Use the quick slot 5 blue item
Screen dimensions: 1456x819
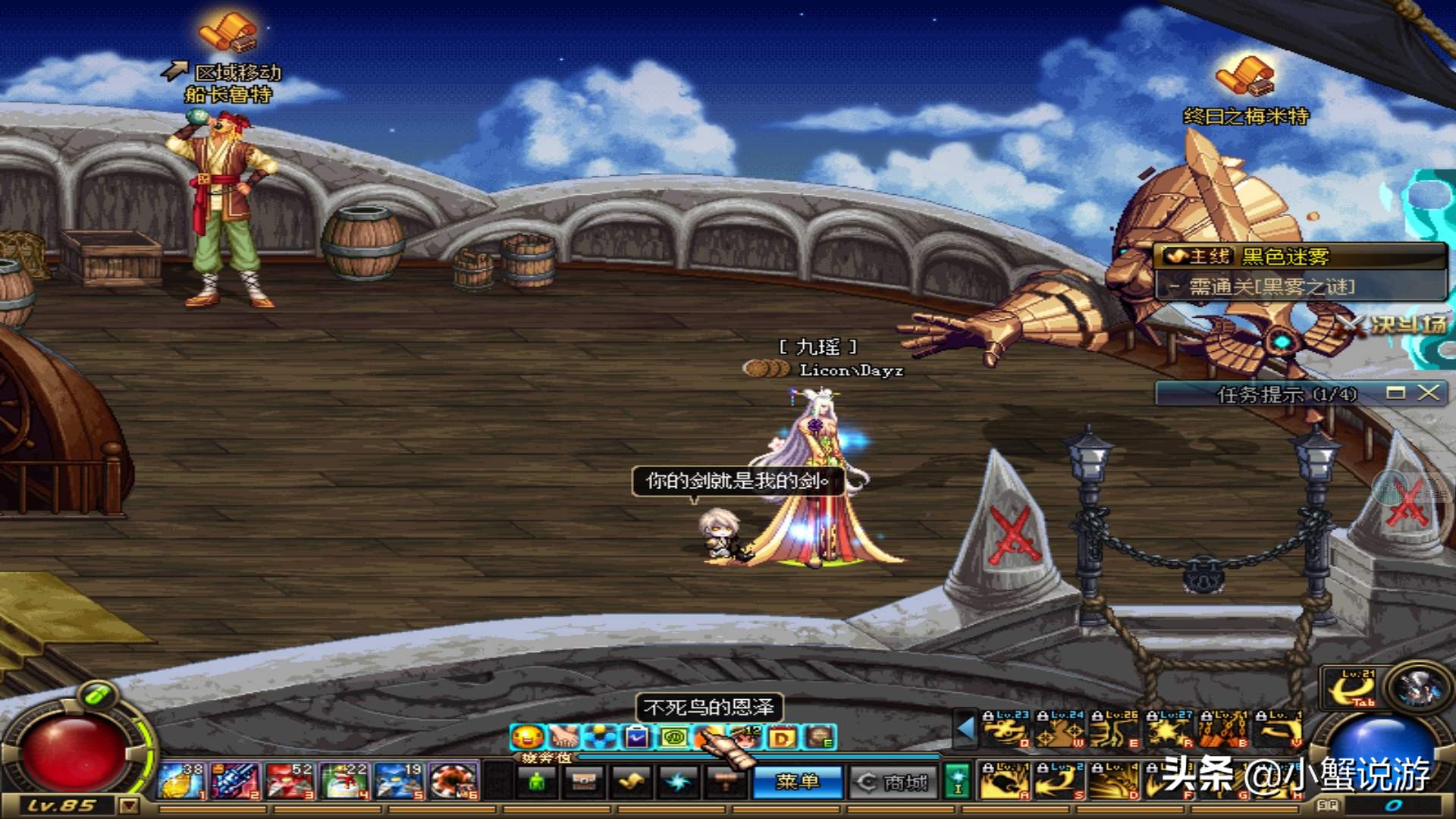400,781
